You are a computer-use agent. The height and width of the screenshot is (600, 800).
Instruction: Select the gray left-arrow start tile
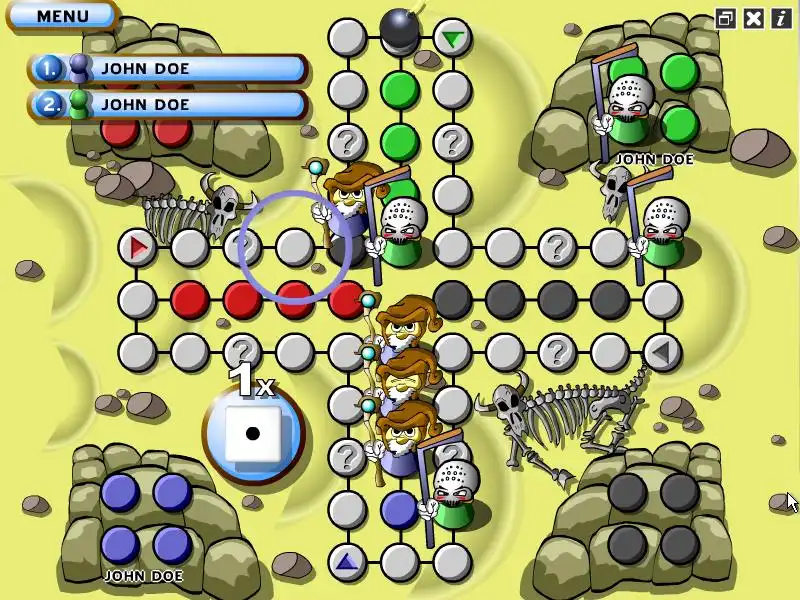660,351
